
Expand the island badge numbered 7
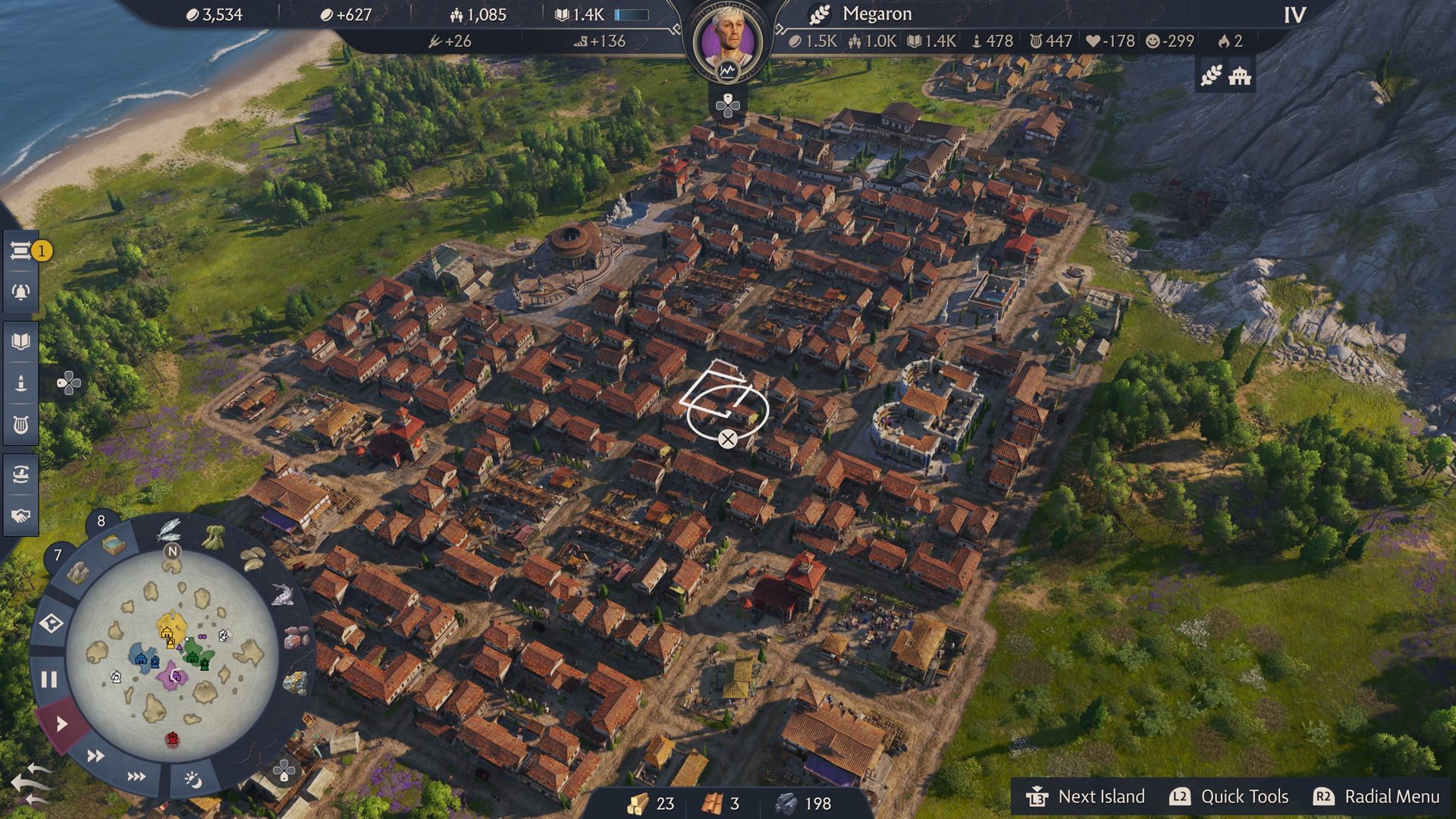pyautogui.click(x=58, y=554)
